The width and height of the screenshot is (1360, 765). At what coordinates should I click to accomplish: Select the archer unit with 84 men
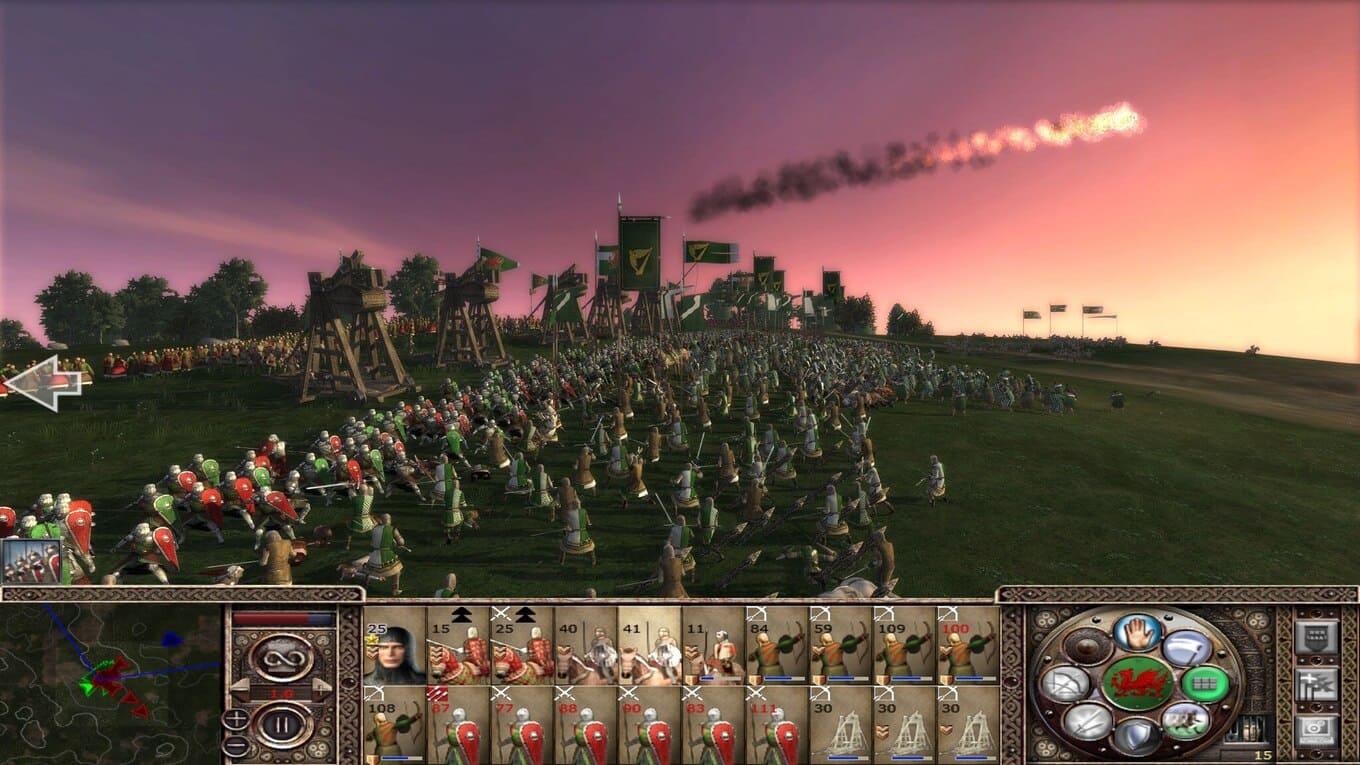pos(776,645)
